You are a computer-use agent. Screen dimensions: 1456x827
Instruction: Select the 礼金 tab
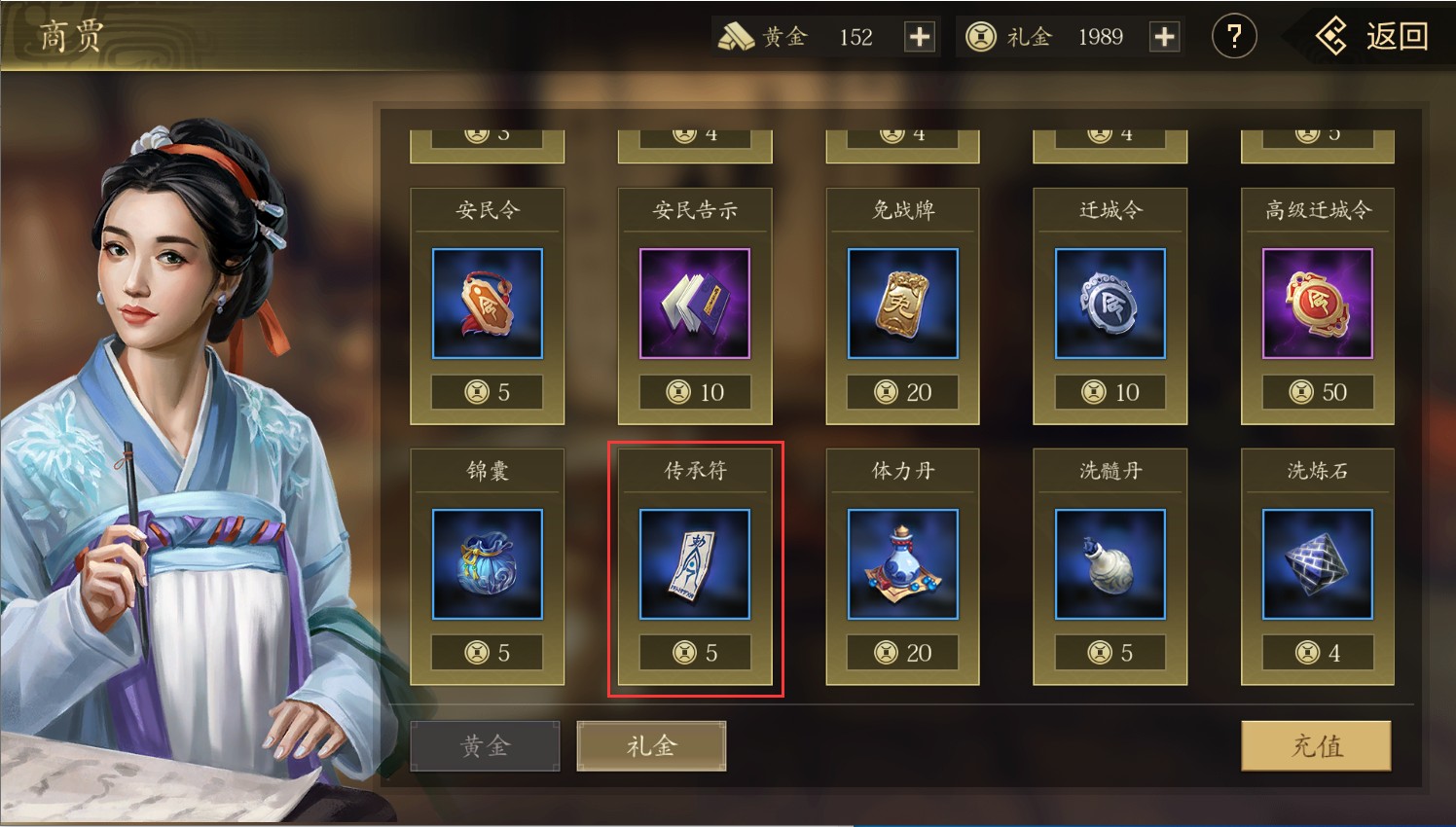point(651,746)
